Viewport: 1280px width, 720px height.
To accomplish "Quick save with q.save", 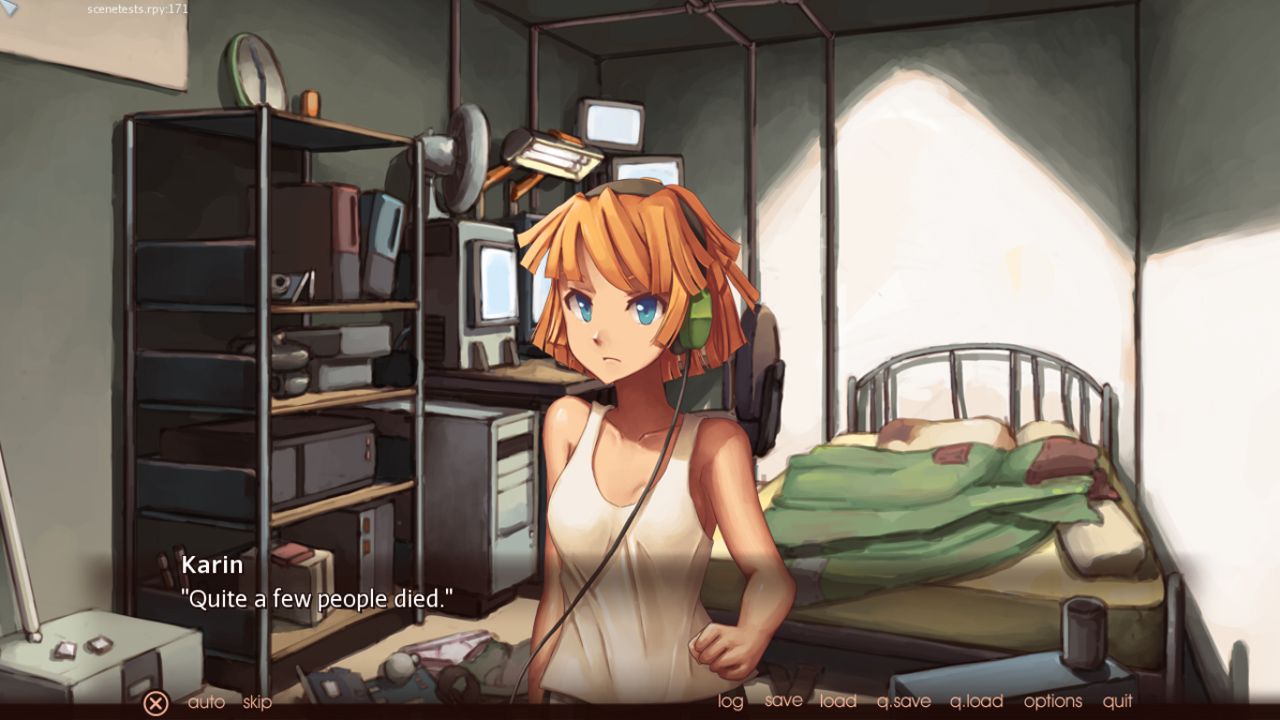I will (903, 701).
